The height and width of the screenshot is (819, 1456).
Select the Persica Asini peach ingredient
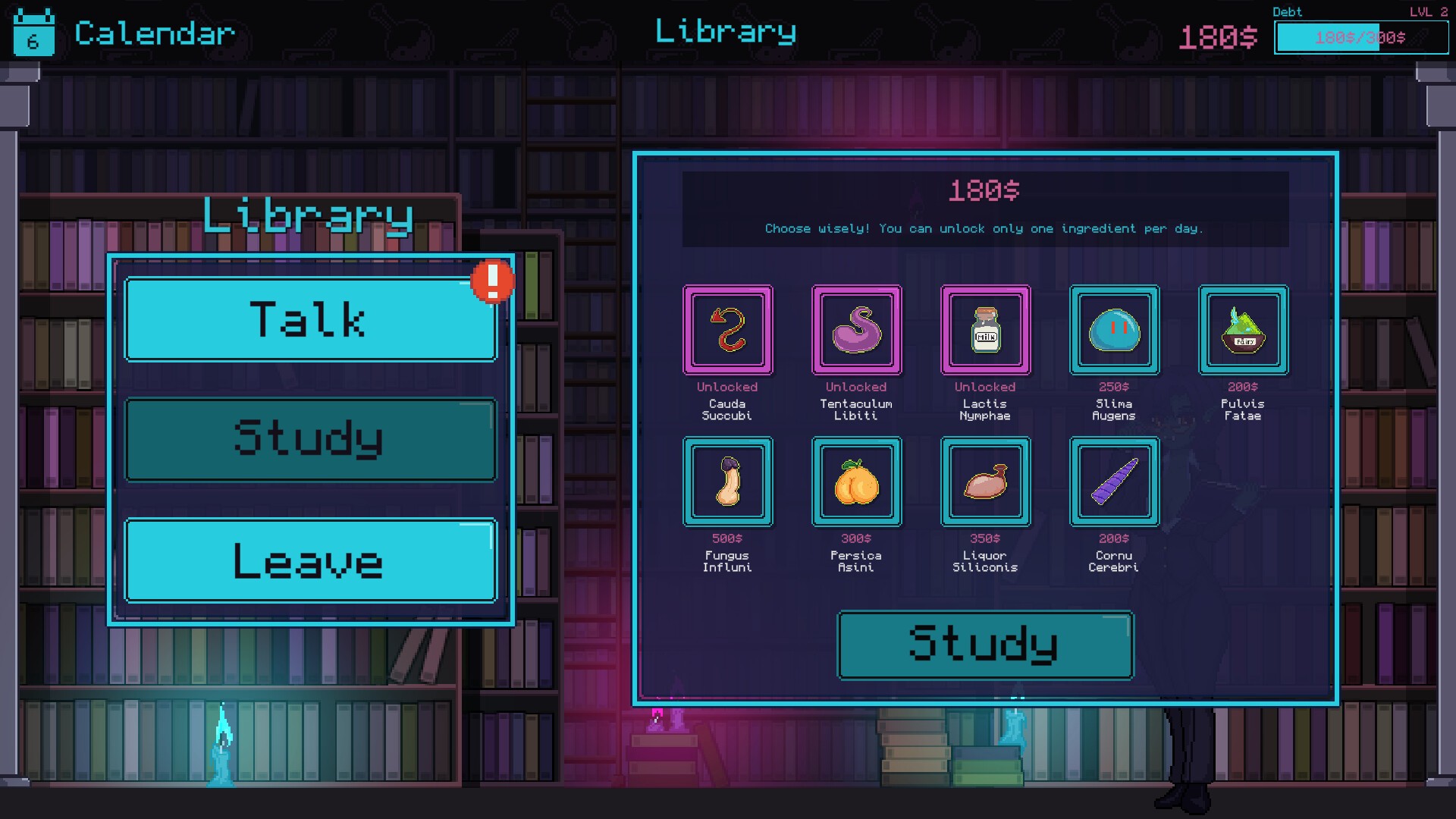pos(857,482)
